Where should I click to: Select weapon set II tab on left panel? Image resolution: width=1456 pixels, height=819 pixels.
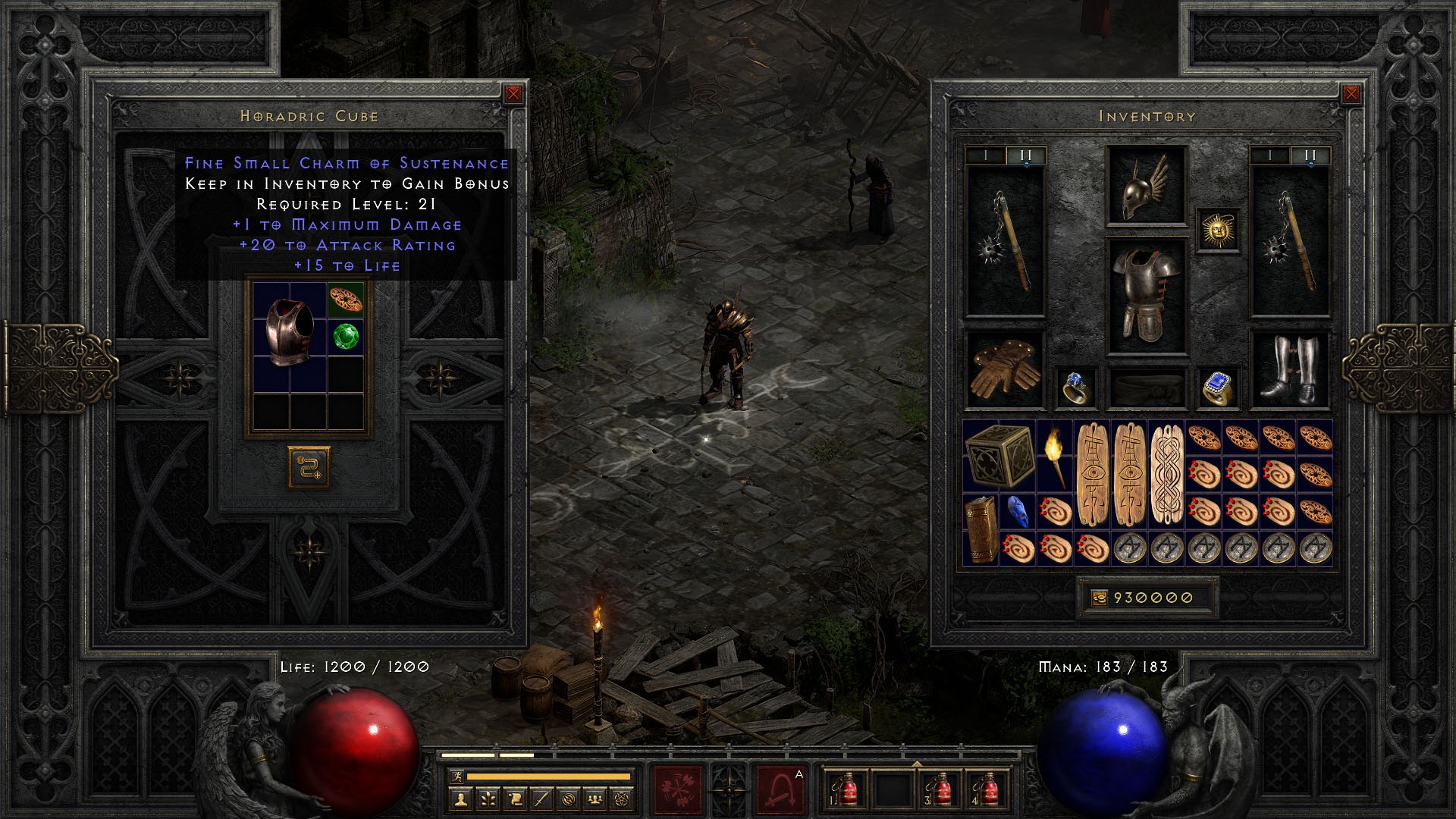[x=1025, y=156]
